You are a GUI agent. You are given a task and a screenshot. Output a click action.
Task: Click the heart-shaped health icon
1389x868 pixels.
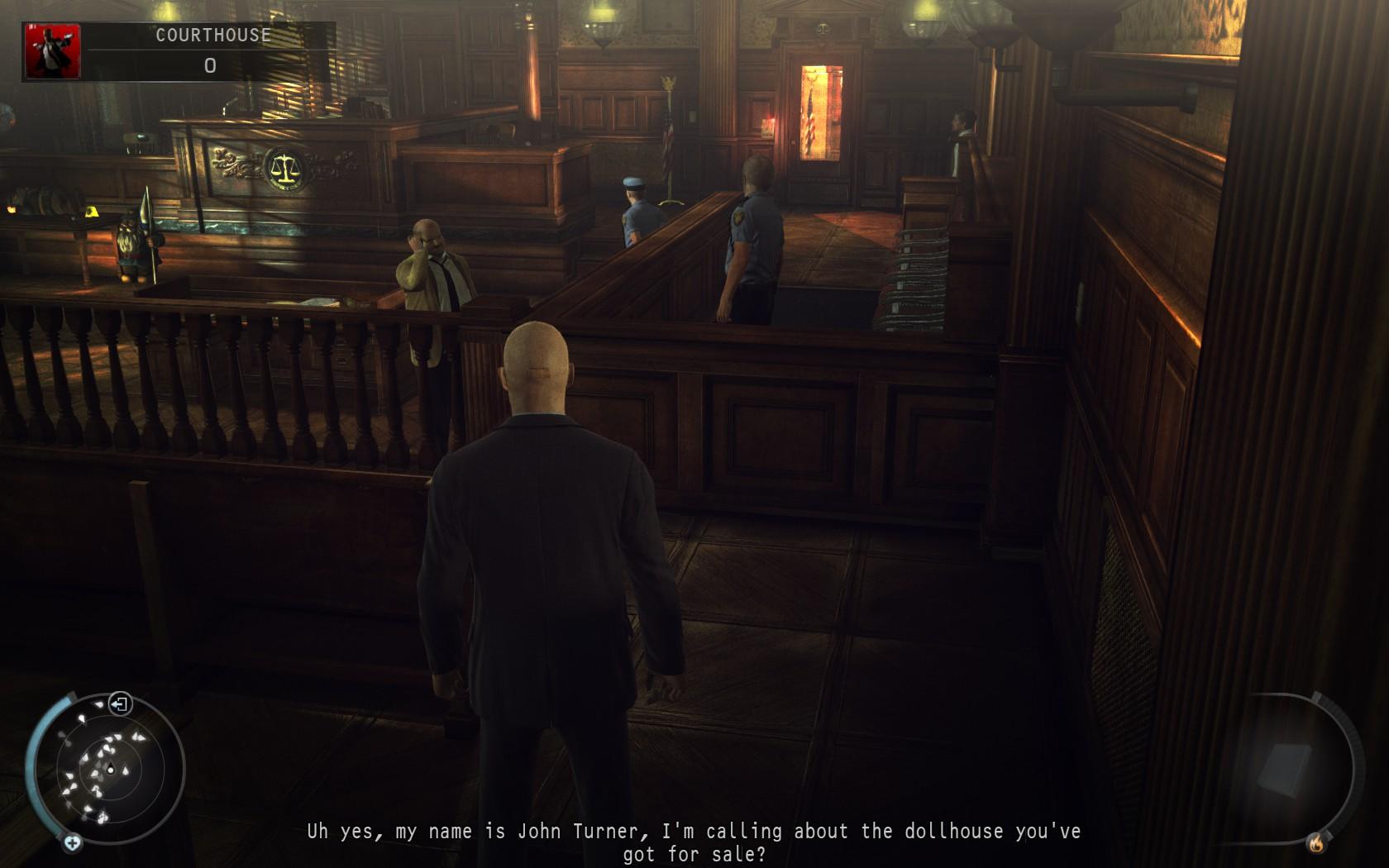point(73,842)
